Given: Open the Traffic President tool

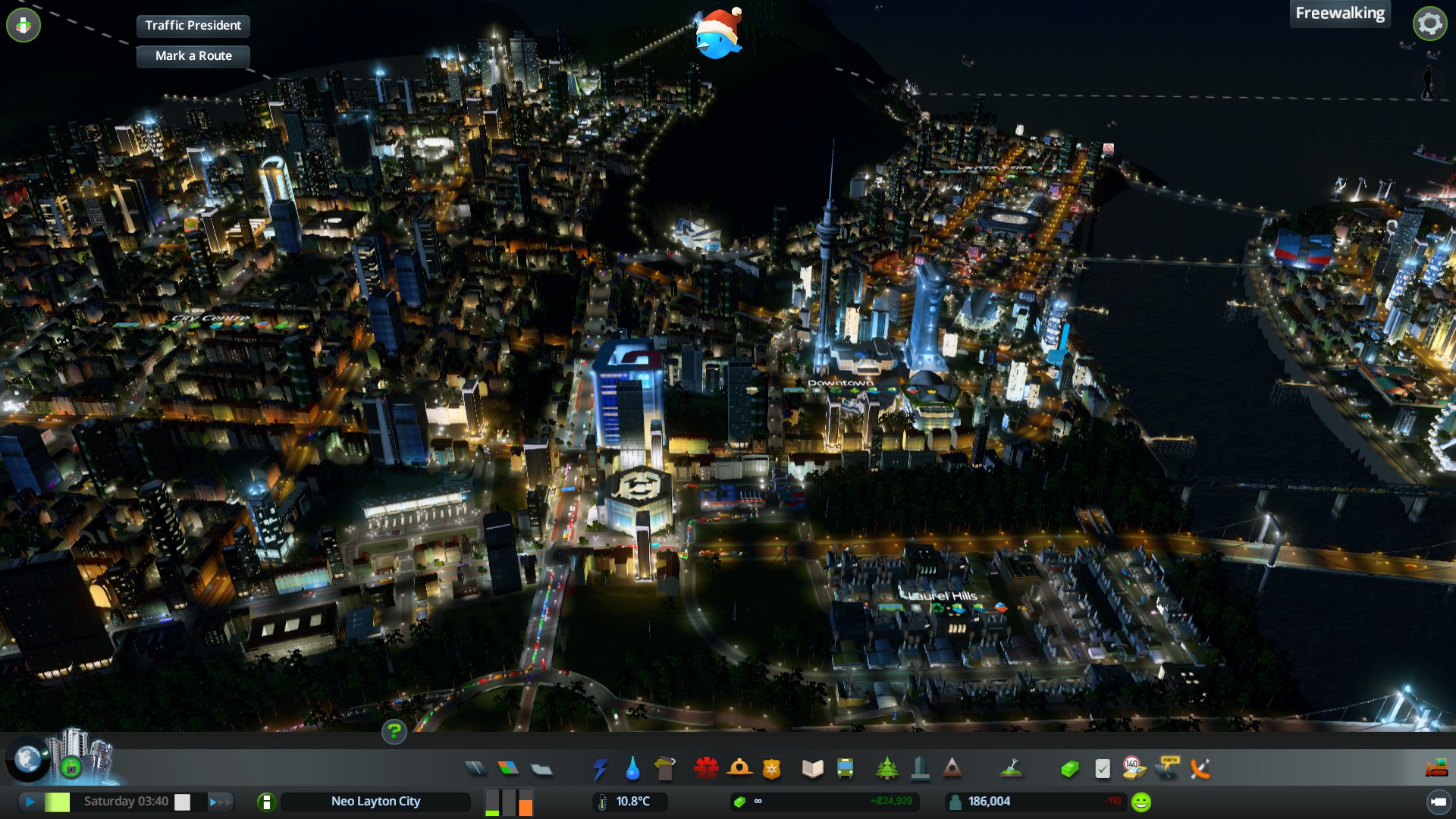Looking at the screenshot, I should [x=193, y=26].
